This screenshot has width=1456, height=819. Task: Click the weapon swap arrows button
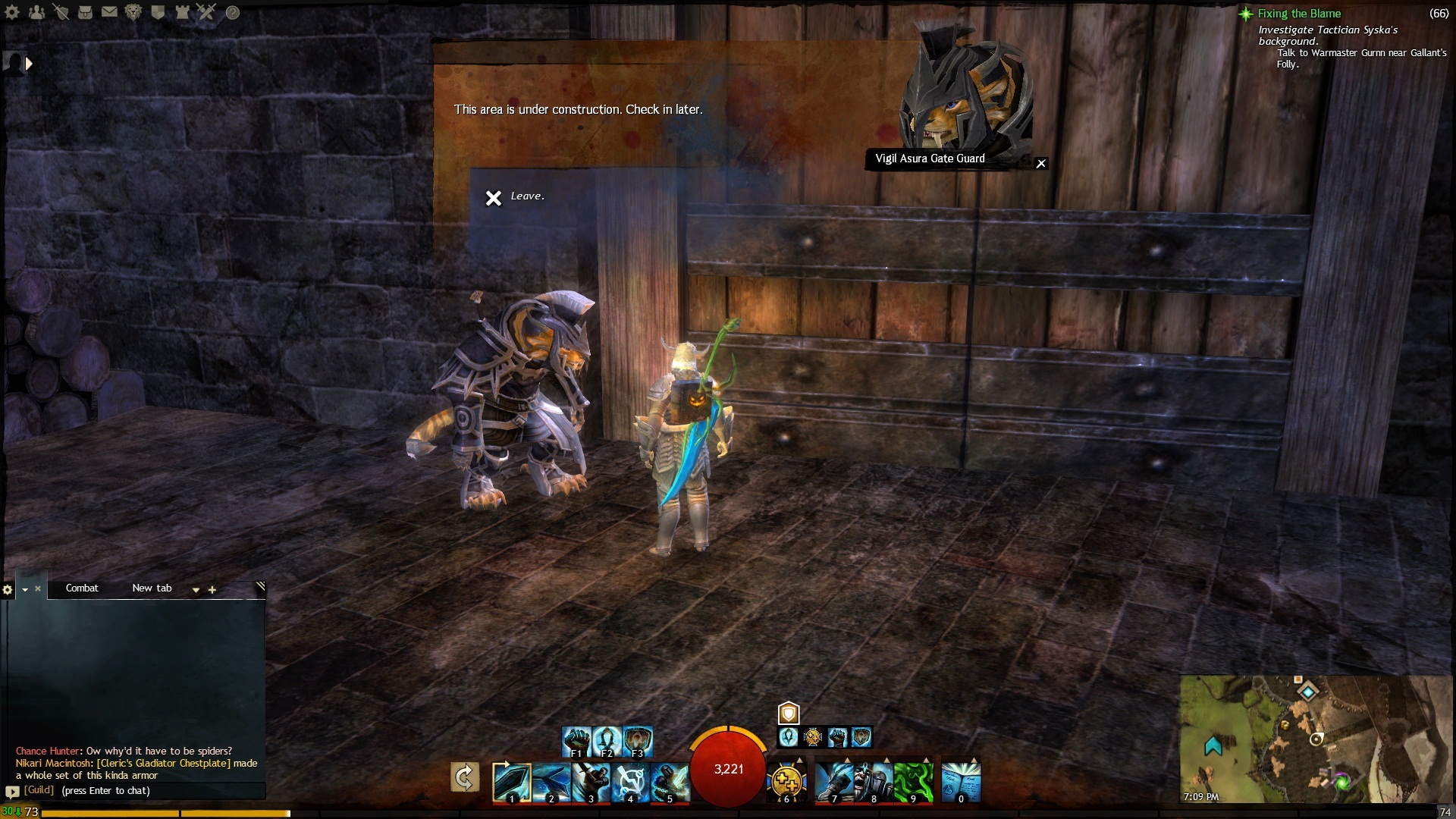[464, 778]
